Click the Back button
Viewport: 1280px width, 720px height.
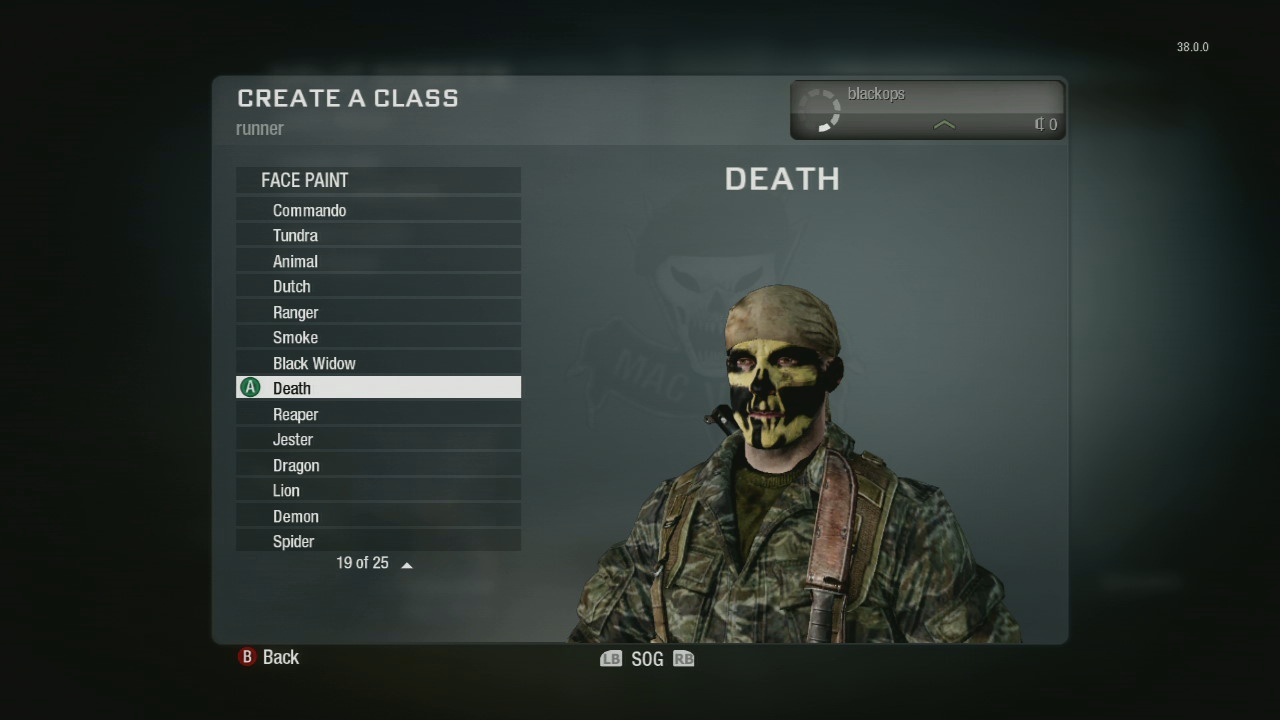pyautogui.click(x=281, y=657)
